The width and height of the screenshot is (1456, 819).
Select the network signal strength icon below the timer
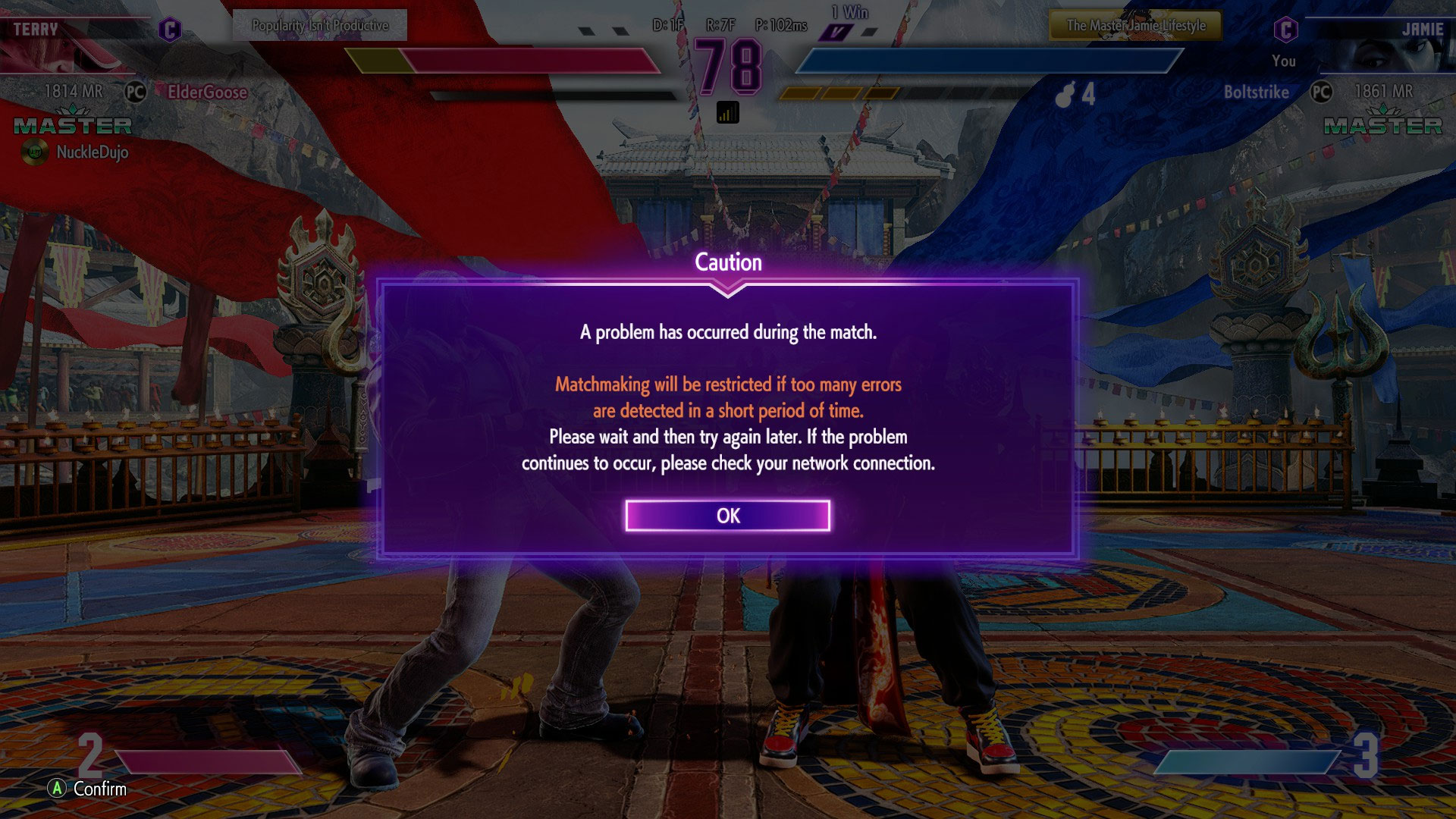pos(728,111)
